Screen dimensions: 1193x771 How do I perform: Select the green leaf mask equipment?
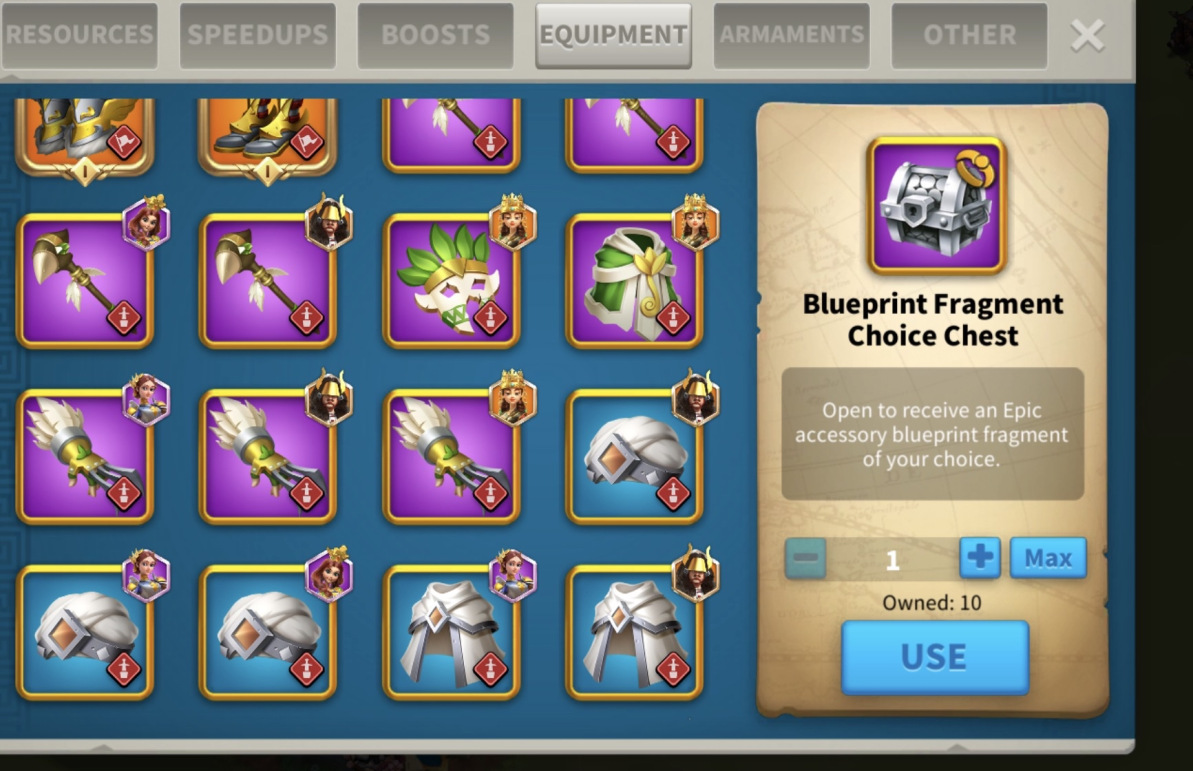451,281
